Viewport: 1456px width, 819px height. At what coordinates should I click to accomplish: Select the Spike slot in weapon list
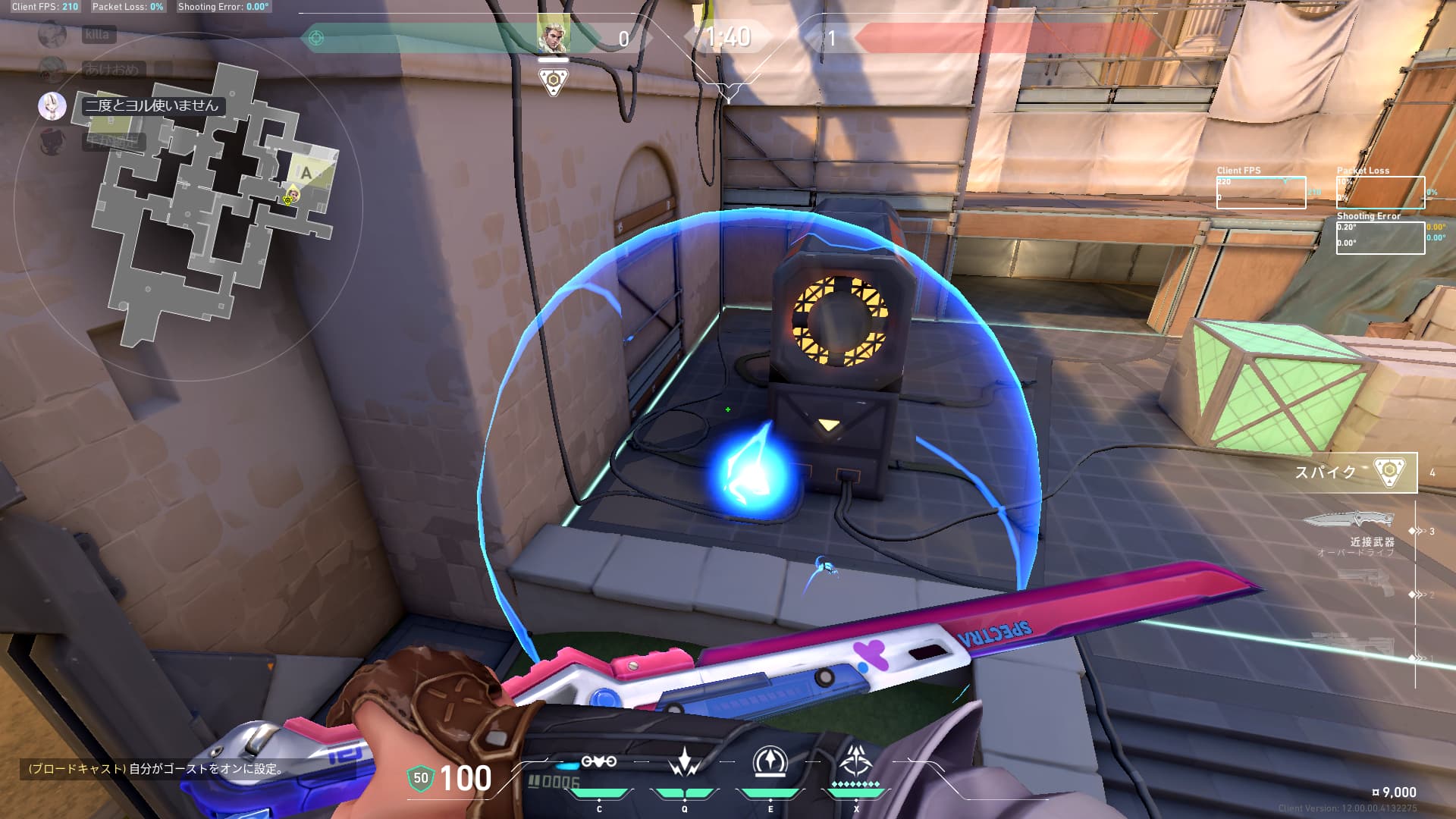(x=1356, y=472)
